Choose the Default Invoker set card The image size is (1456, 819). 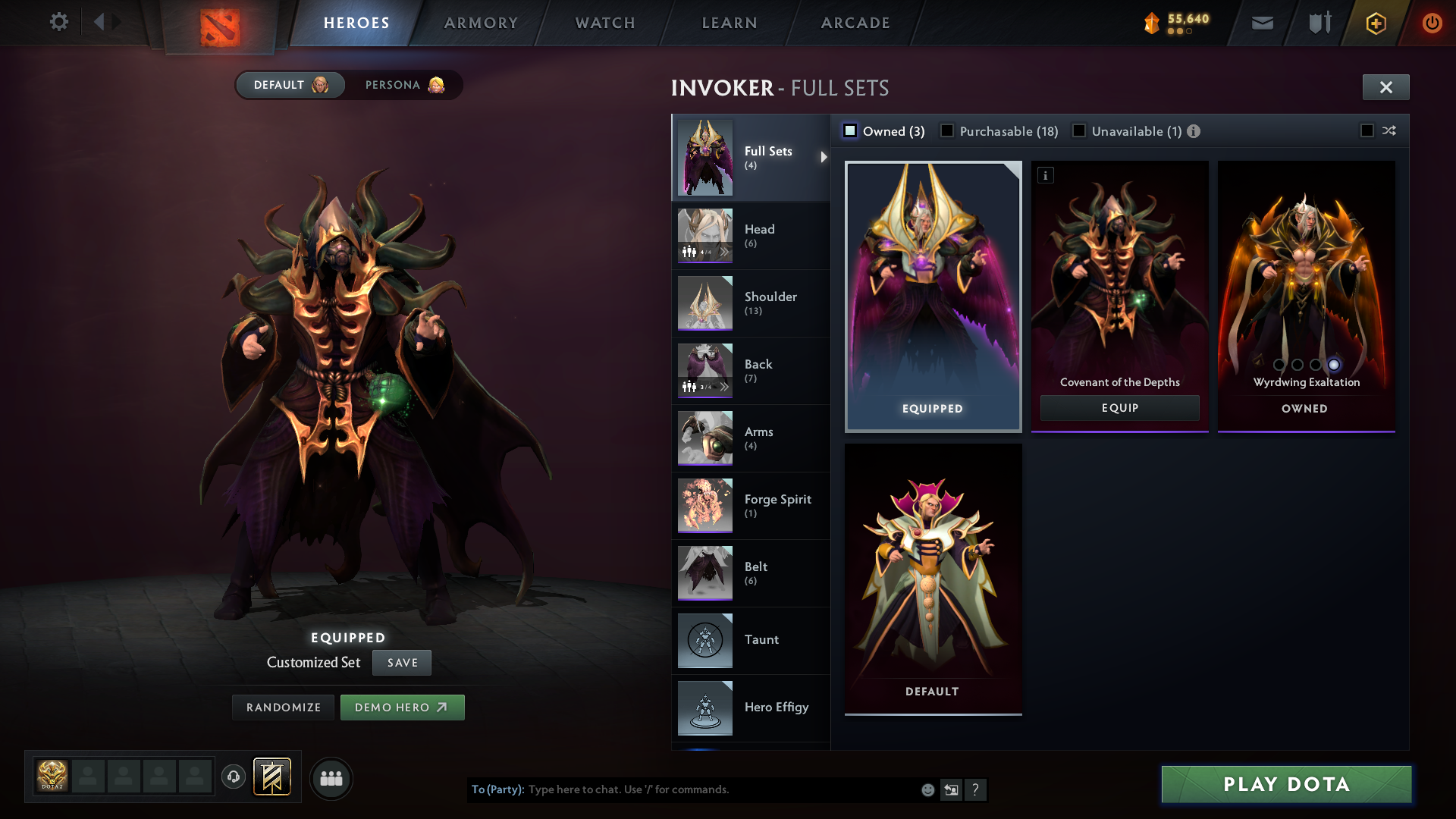tap(933, 578)
